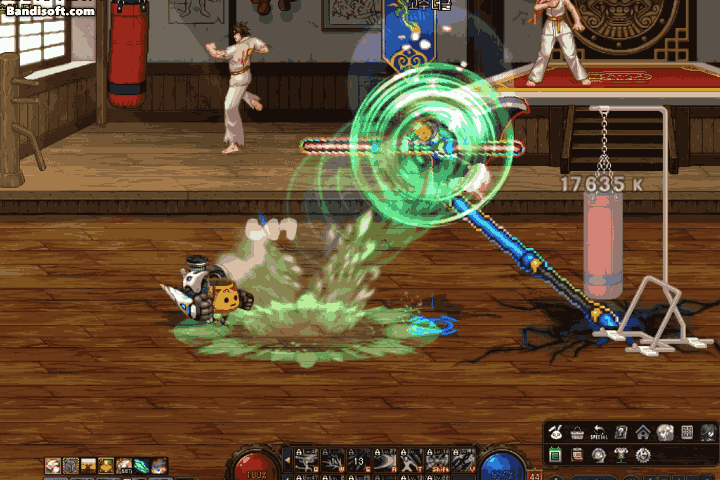
Task: Open the white rabbit icon menu
Action: coord(556,432)
